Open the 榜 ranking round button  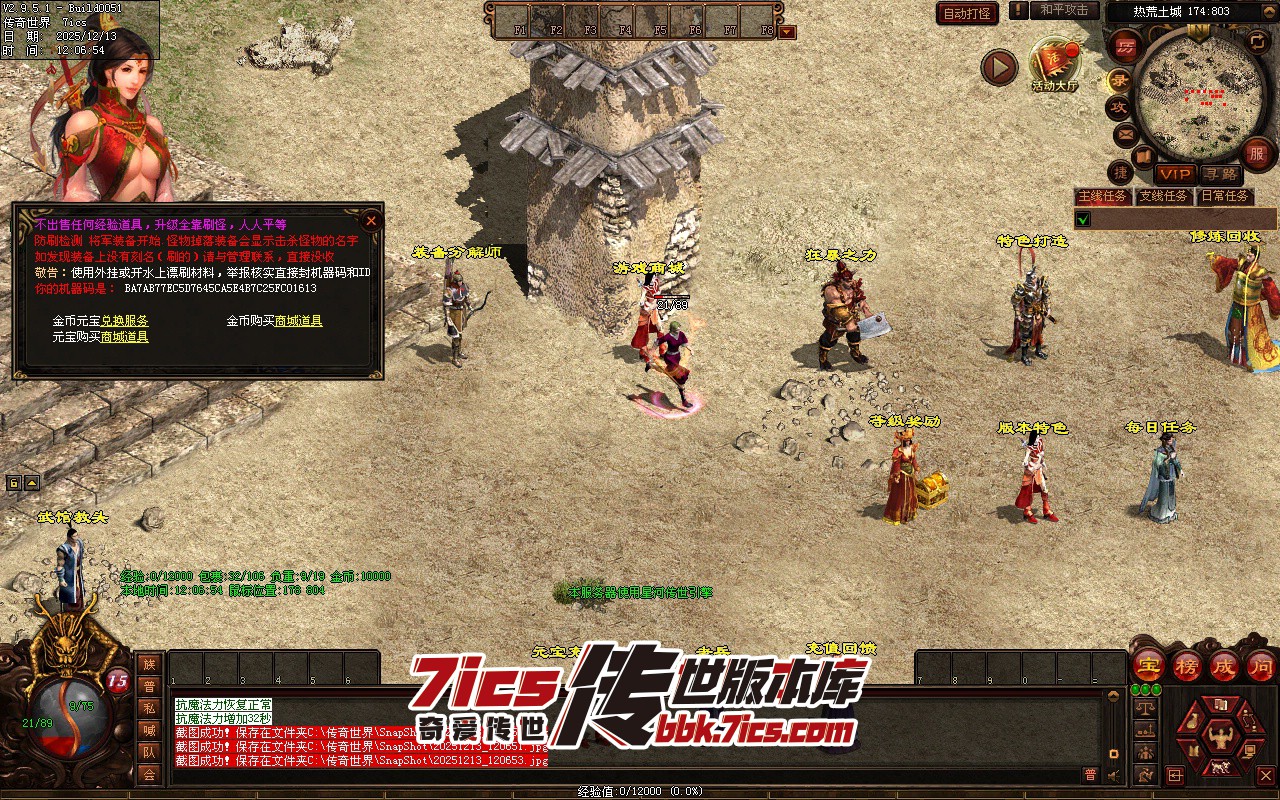tap(1187, 665)
